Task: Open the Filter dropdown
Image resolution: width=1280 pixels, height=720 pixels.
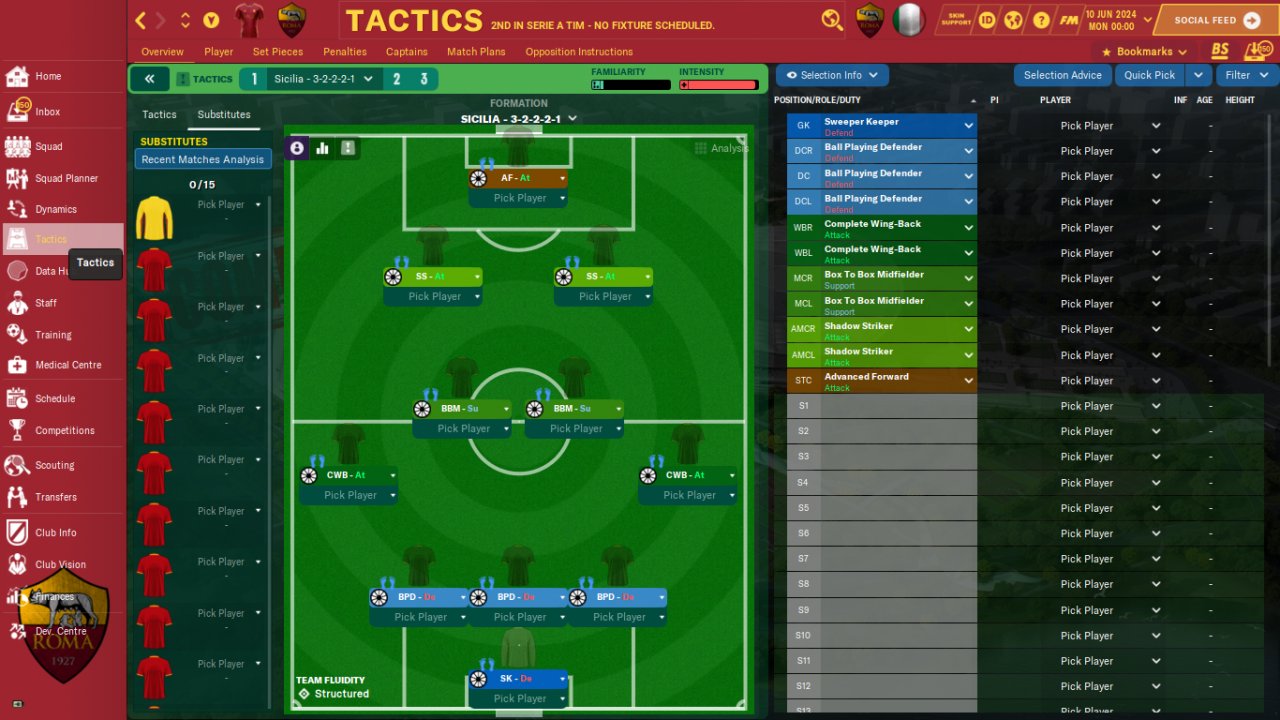Action: point(1245,75)
